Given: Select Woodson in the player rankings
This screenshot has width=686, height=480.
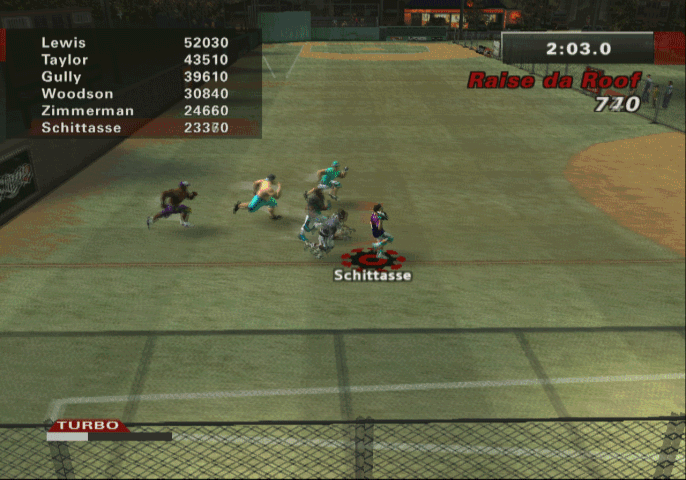Looking at the screenshot, I should point(135,94).
